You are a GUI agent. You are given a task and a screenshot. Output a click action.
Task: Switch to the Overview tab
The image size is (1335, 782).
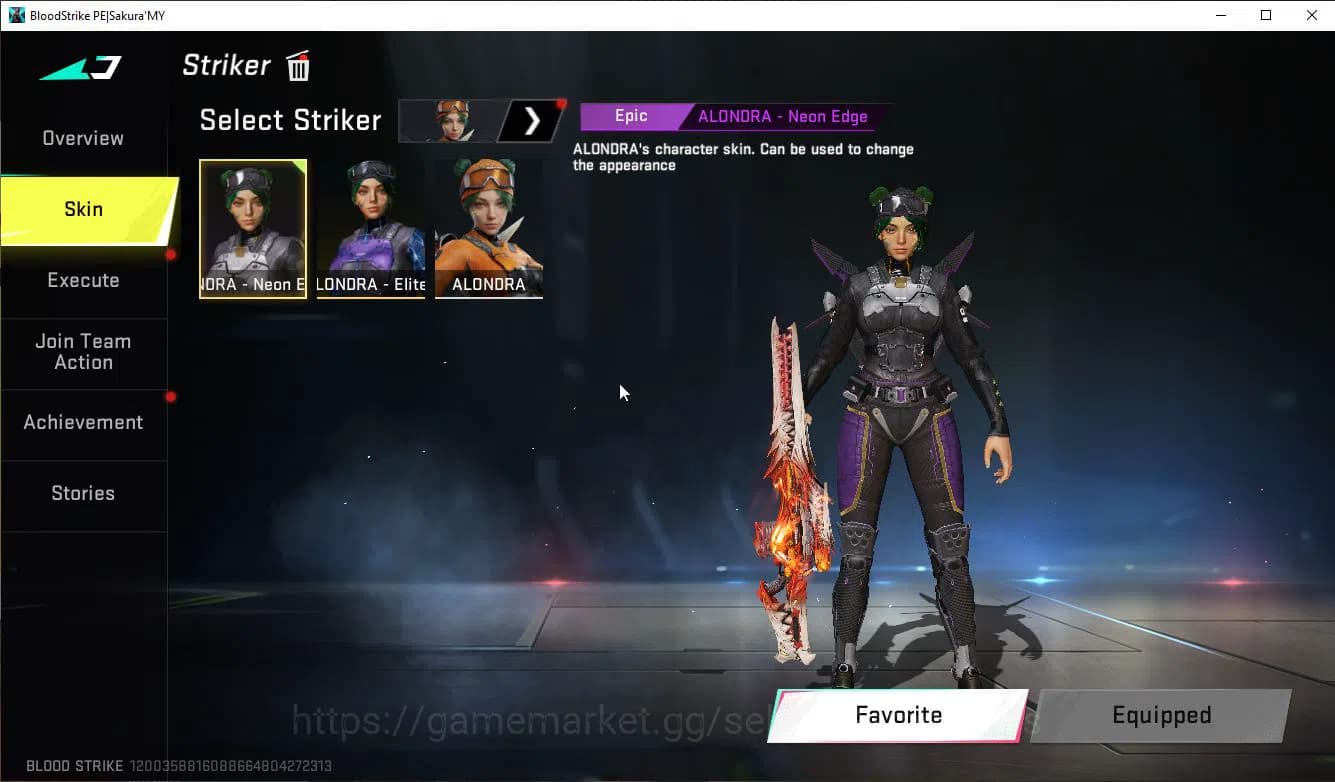tap(82, 138)
